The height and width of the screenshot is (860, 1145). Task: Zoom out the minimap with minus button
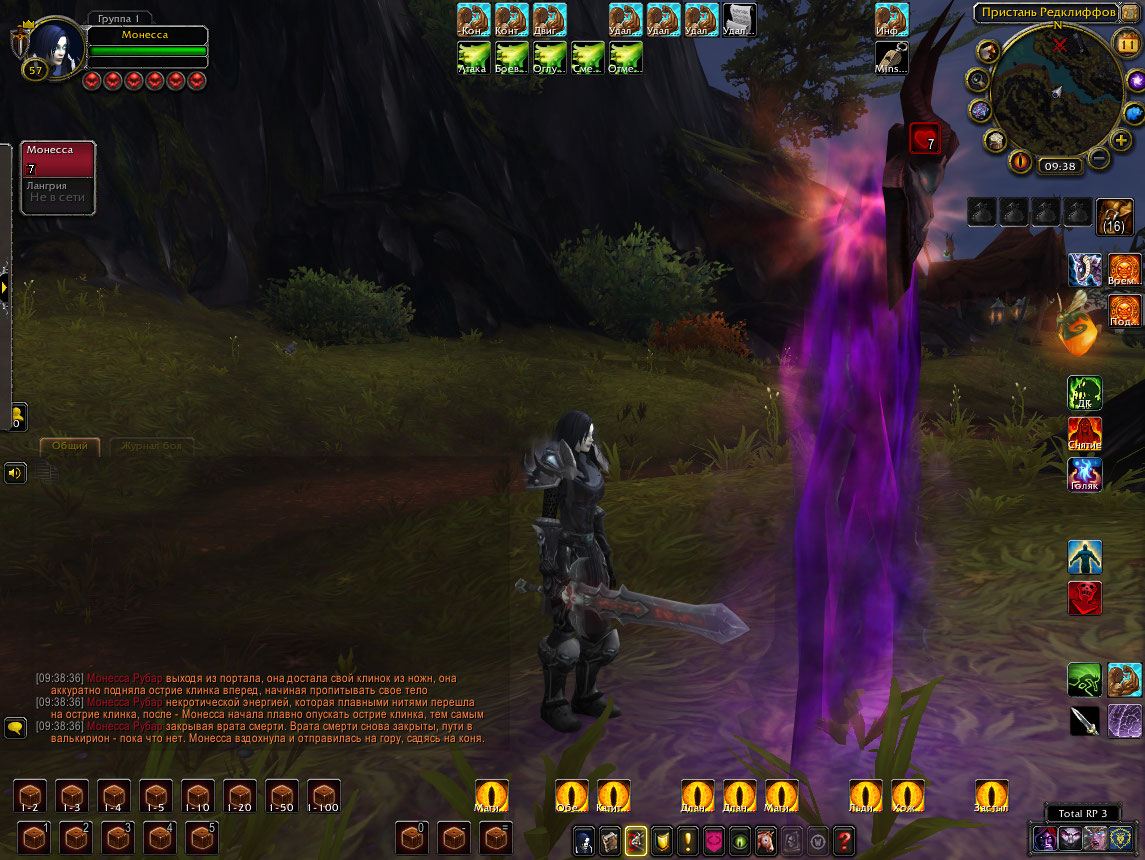pos(1098,158)
